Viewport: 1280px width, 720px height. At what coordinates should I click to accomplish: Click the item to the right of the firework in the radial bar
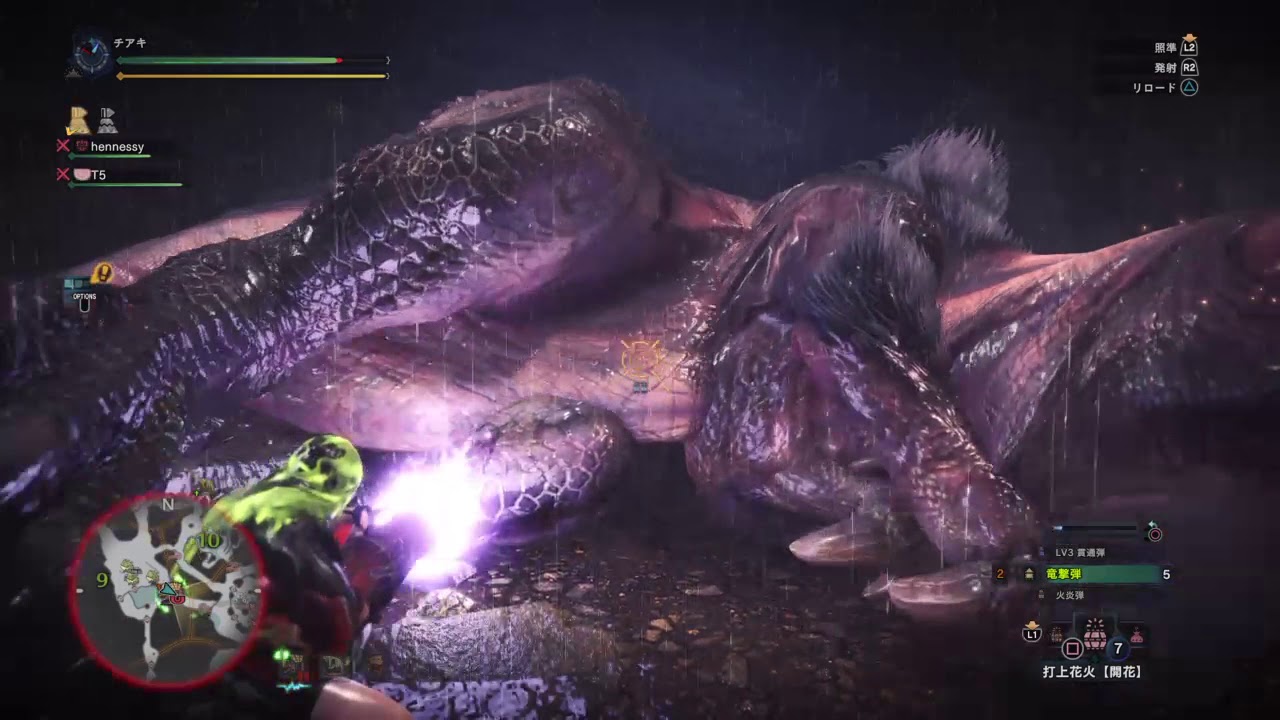[x=1136, y=634]
